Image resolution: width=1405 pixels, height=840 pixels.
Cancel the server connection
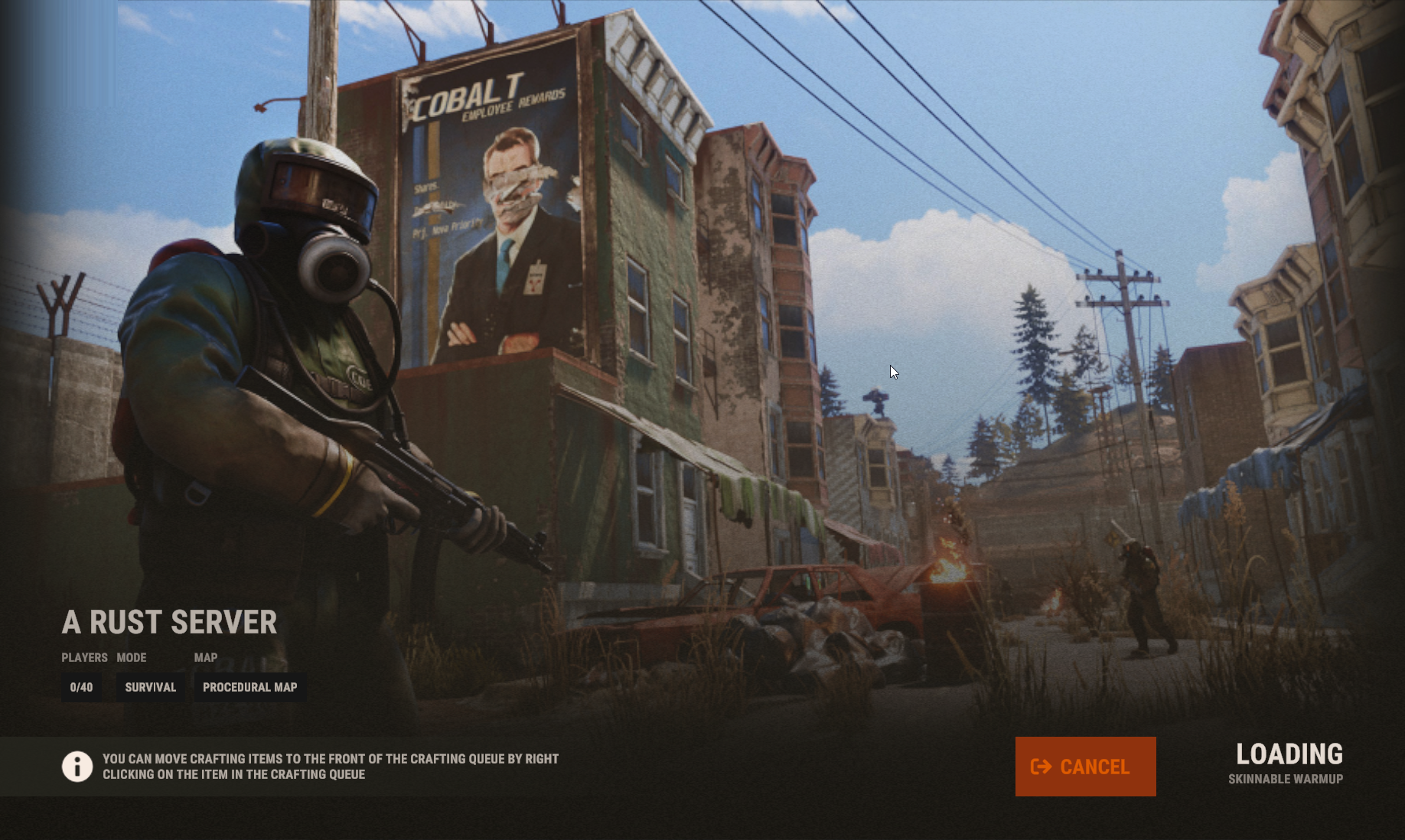point(1085,767)
